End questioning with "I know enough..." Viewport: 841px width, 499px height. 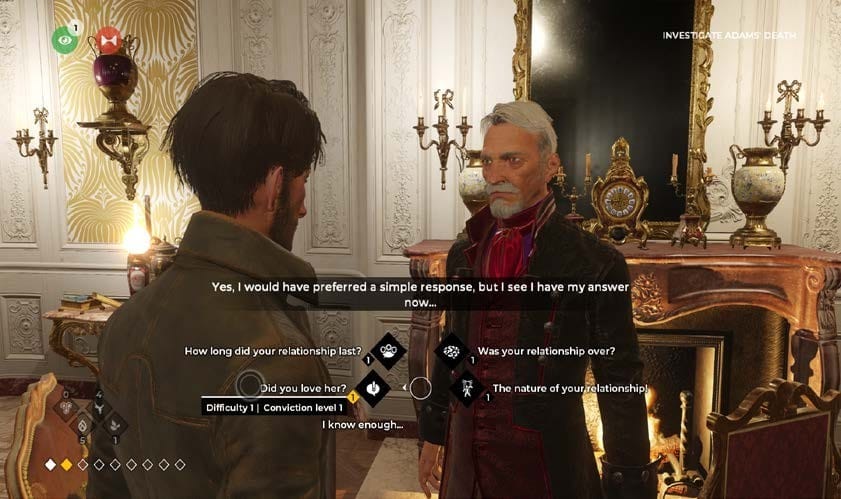[x=362, y=425]
